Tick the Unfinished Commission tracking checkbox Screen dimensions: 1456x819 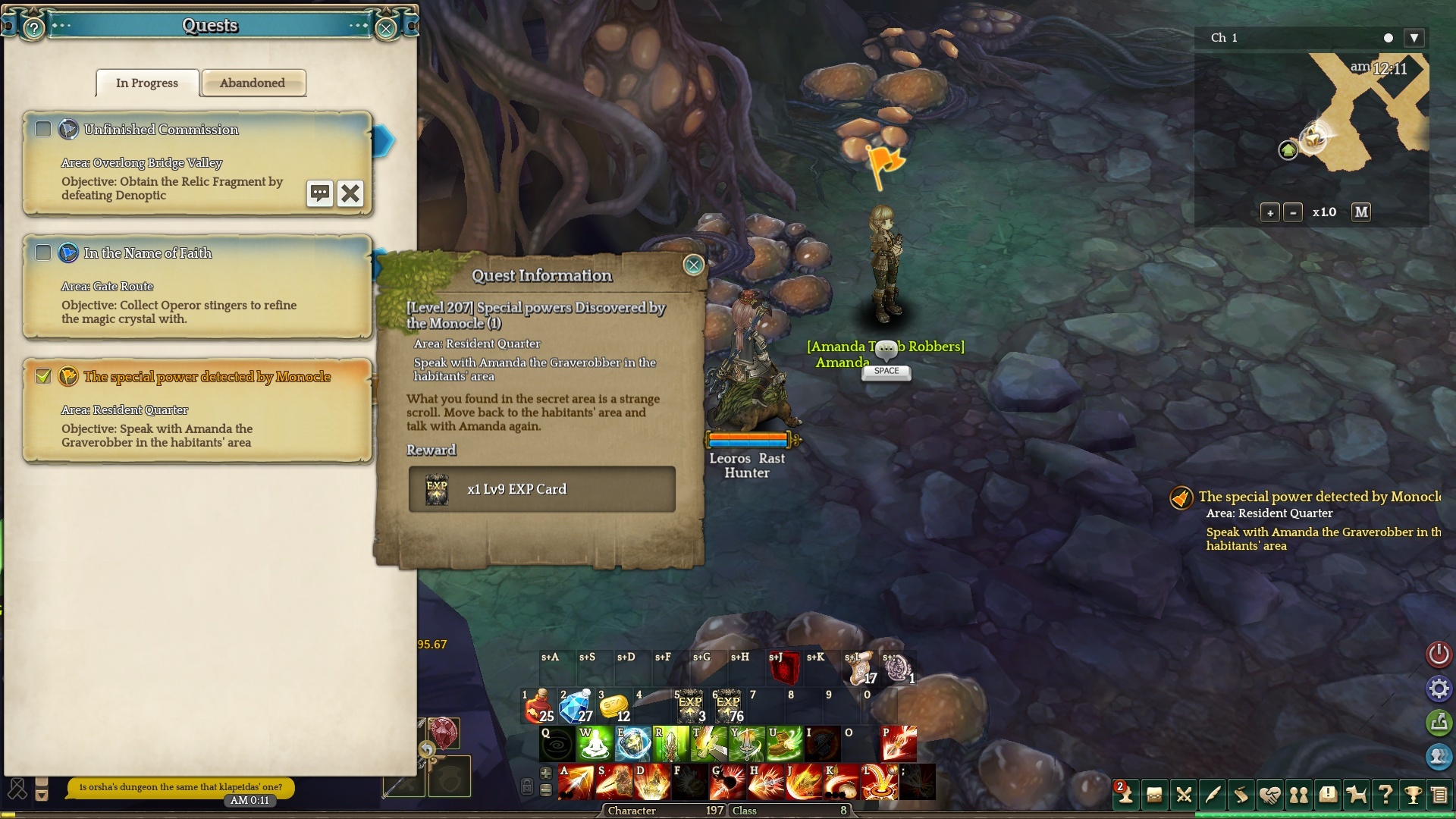pos(43,130)
